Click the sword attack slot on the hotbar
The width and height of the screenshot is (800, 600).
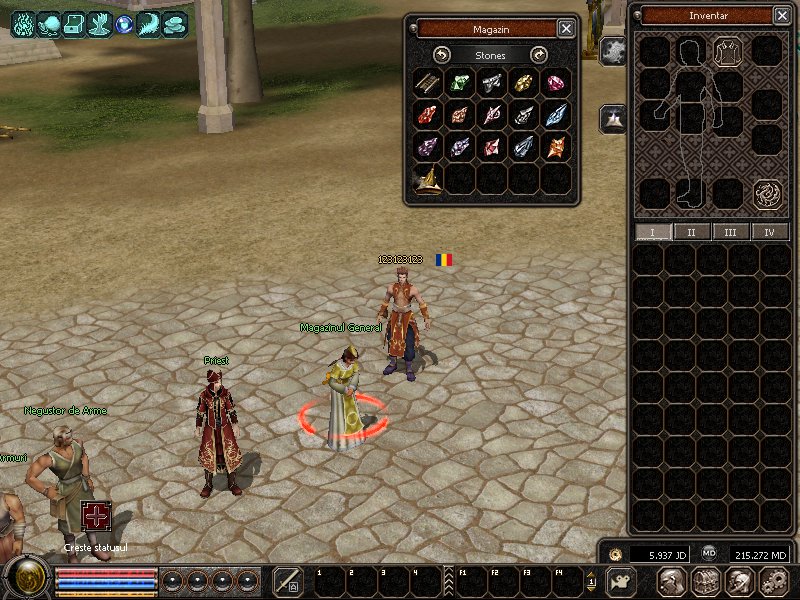tap(288, 582)
